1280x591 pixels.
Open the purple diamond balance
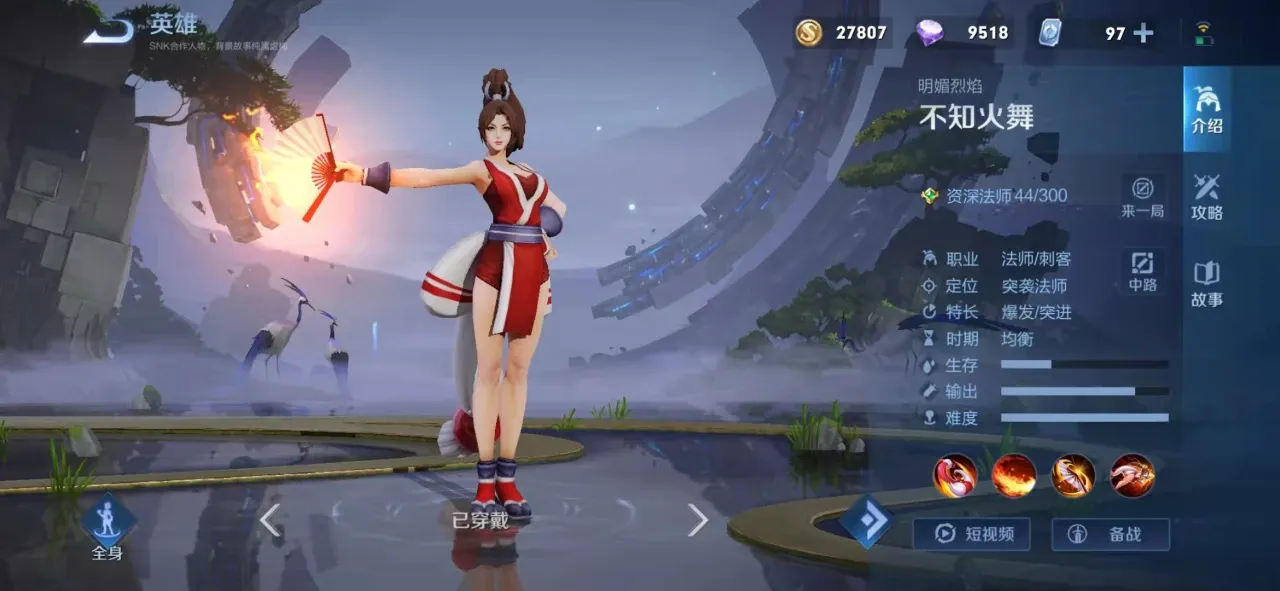click(x=962, y=33)
